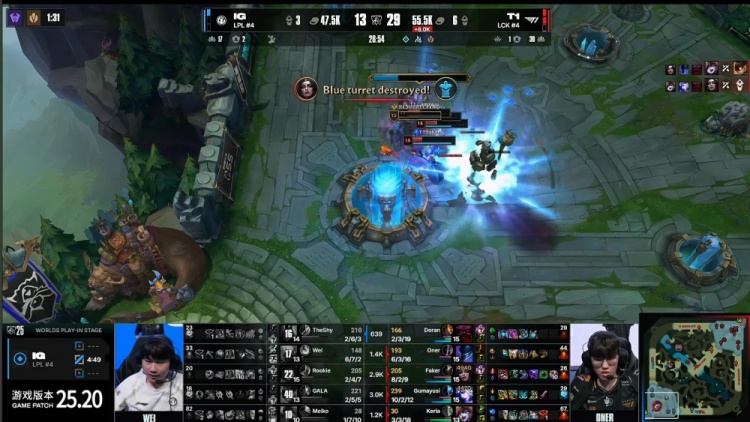Select Keria's scoreboard row
750x422 pixels.
(430, 413)
